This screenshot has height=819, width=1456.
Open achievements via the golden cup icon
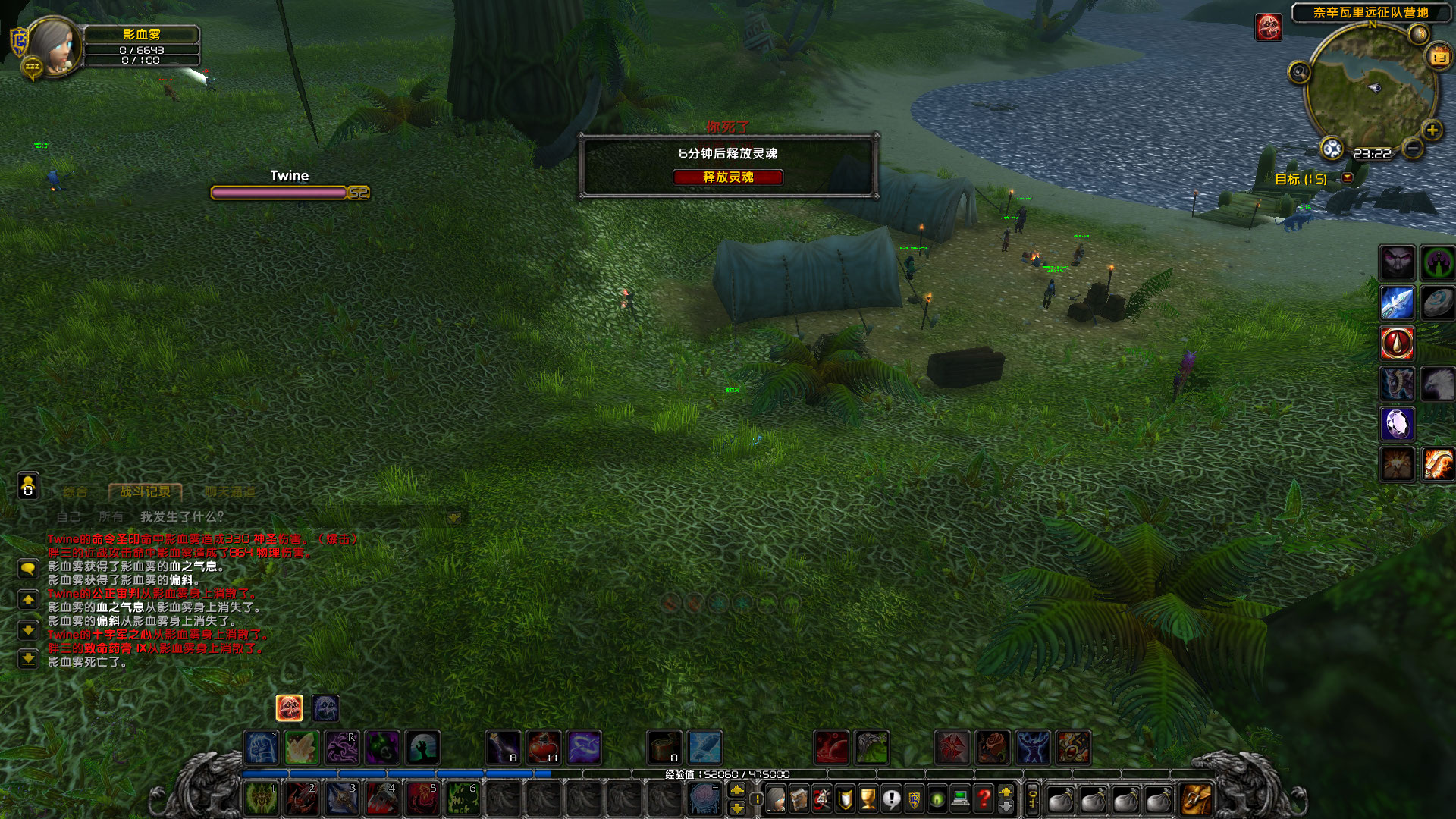click(x=867, y=800)
